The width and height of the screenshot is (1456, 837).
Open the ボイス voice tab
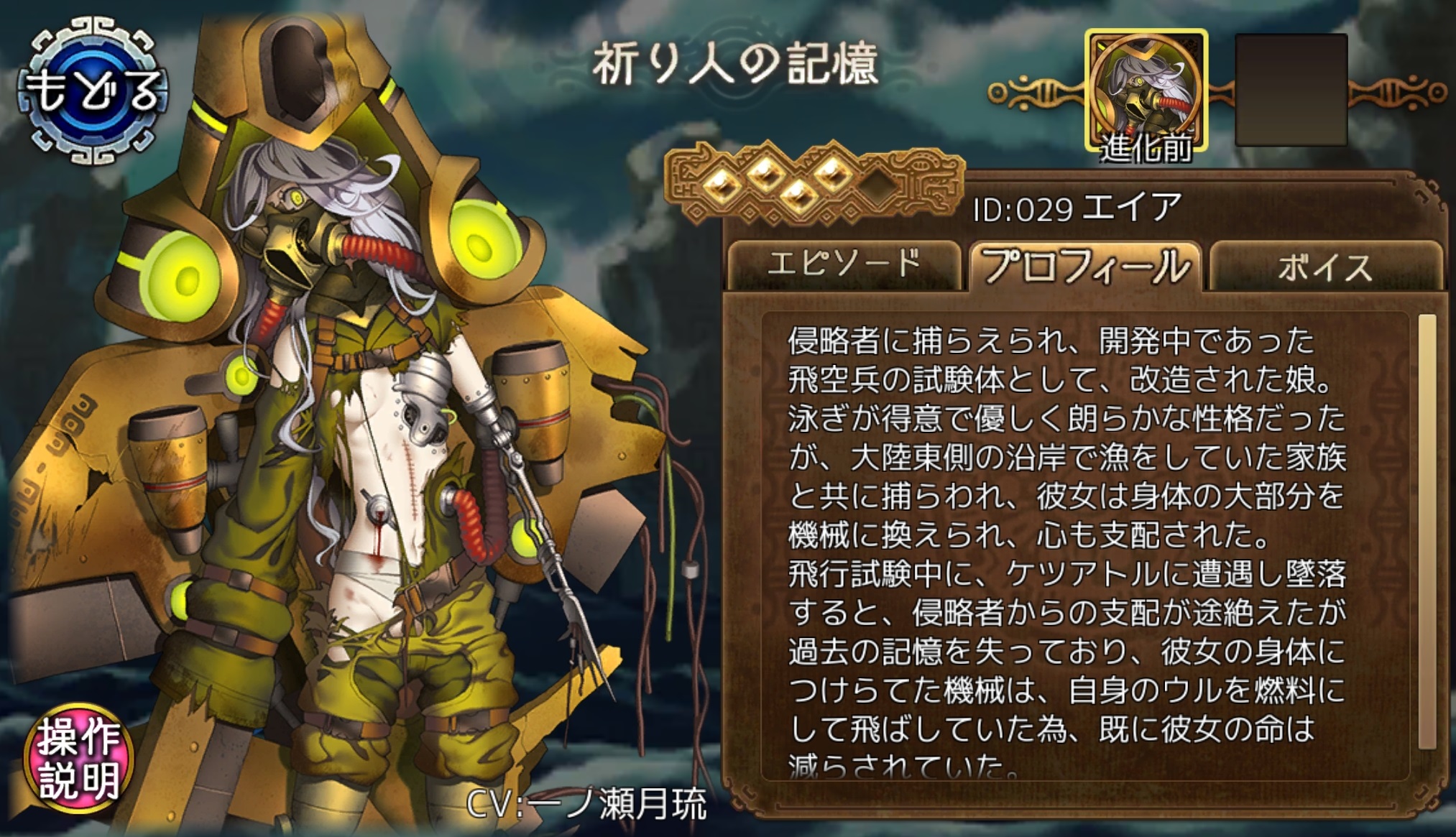[1325, 267]
